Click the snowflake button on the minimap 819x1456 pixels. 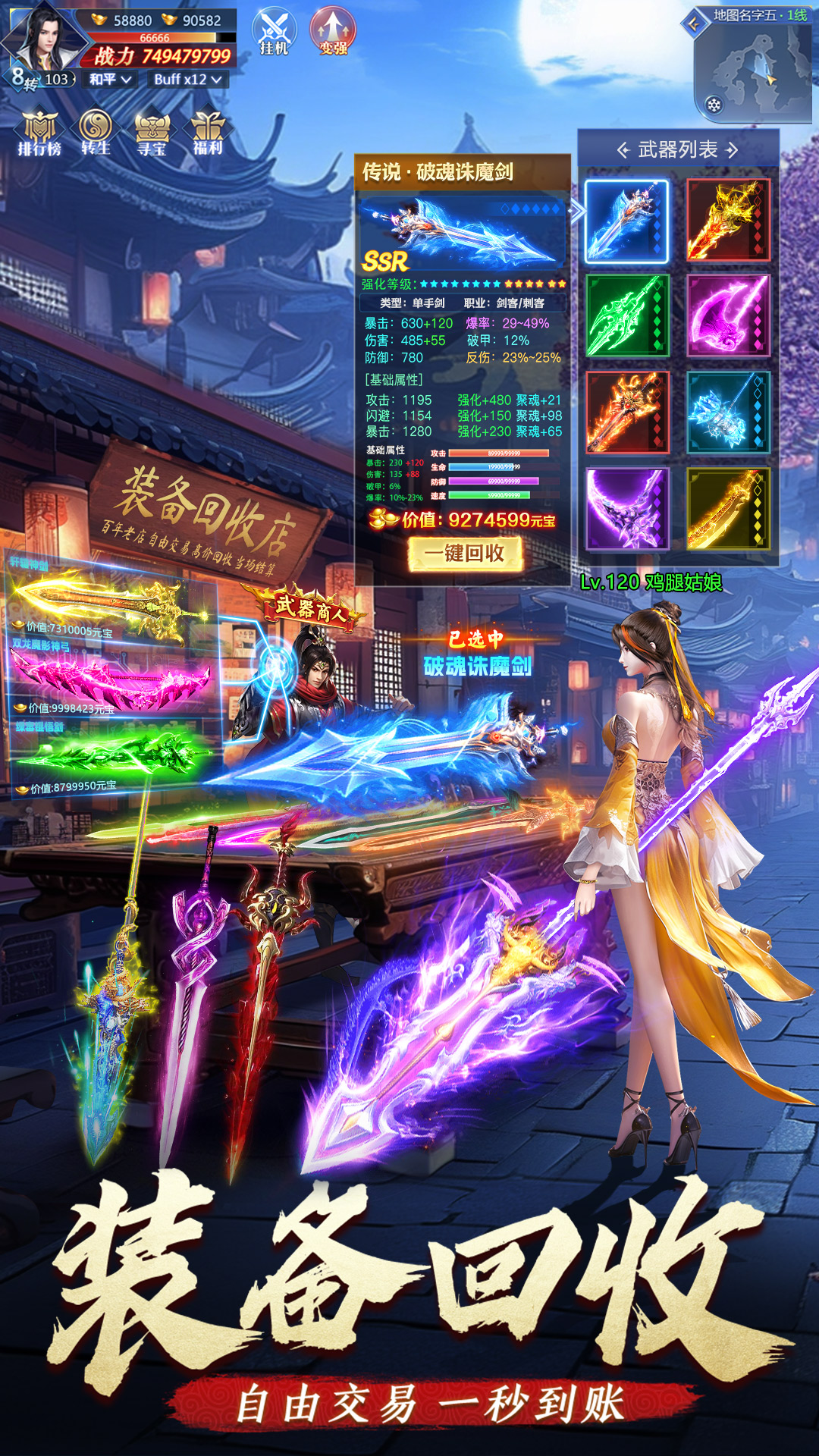pyautogui.click(x=714, y=105)
